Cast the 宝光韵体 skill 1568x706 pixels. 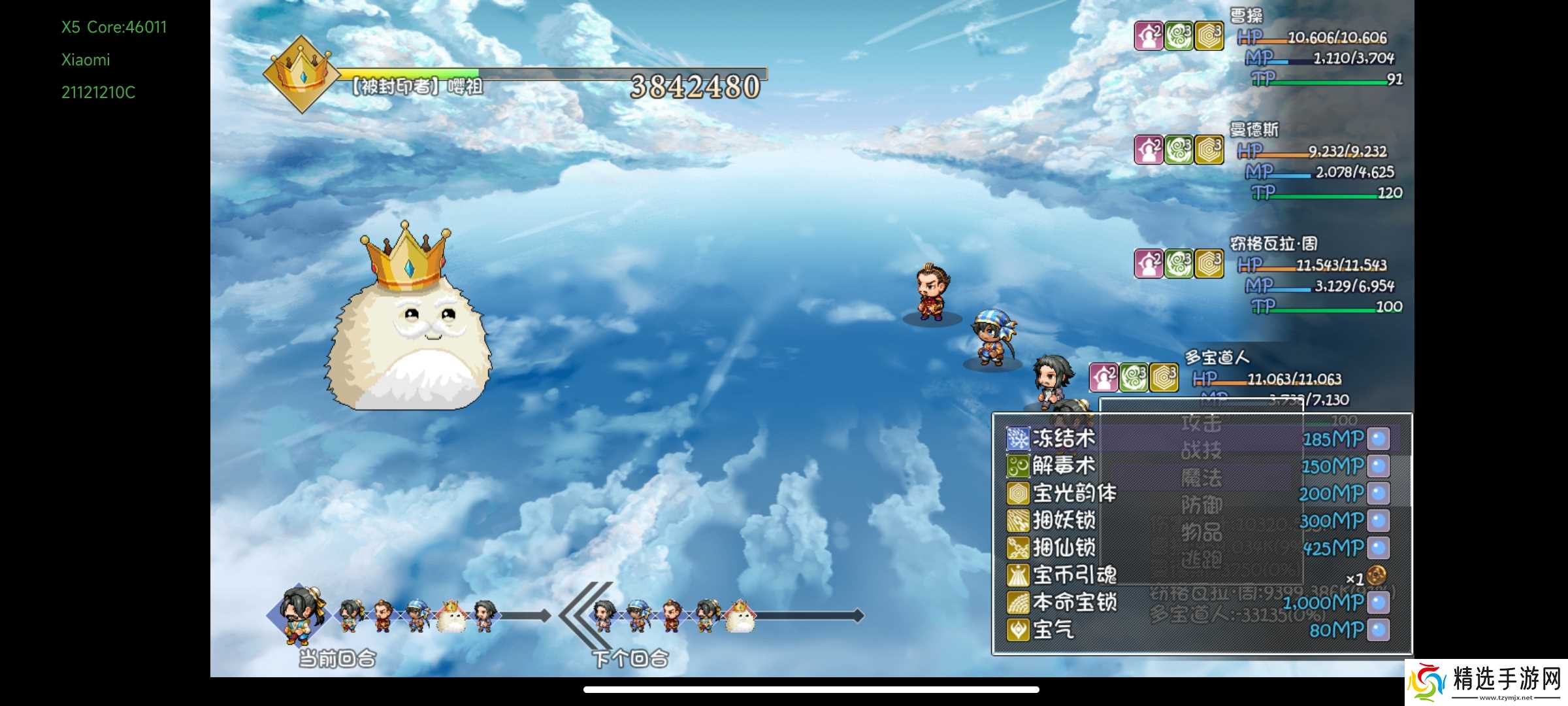(x=1075, y=494)
